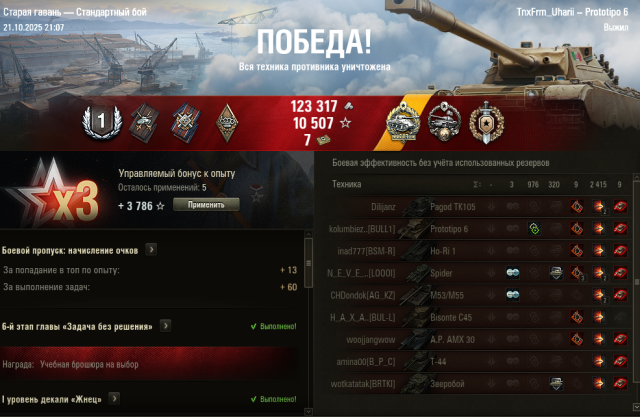Click the silver tank achievement medal
The image size is (640, 417).
click(443, 121)
